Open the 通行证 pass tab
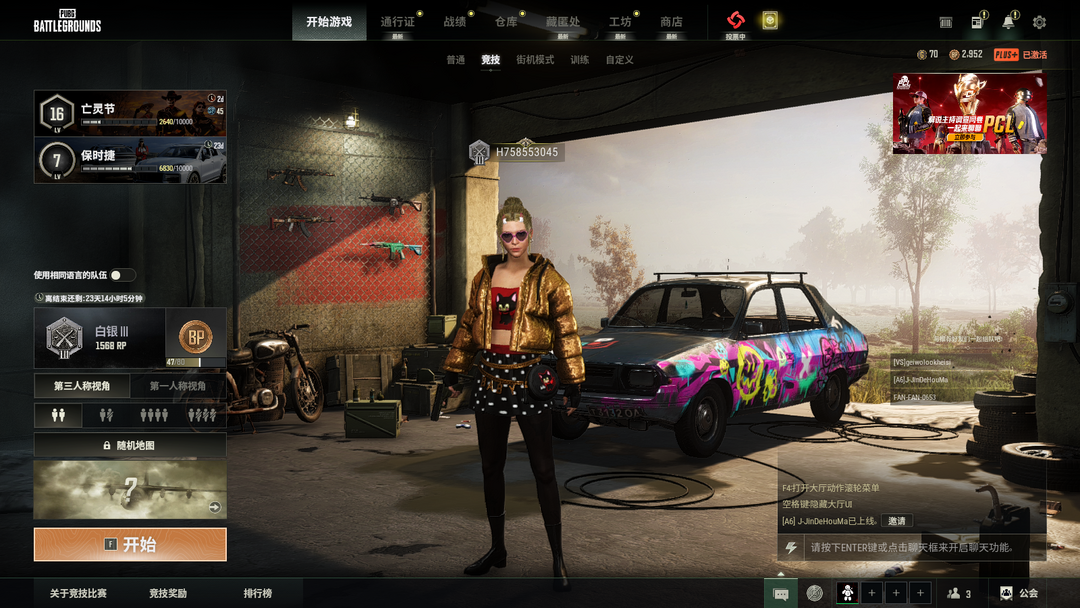The image size is (1080, 608). pos(397,22)
